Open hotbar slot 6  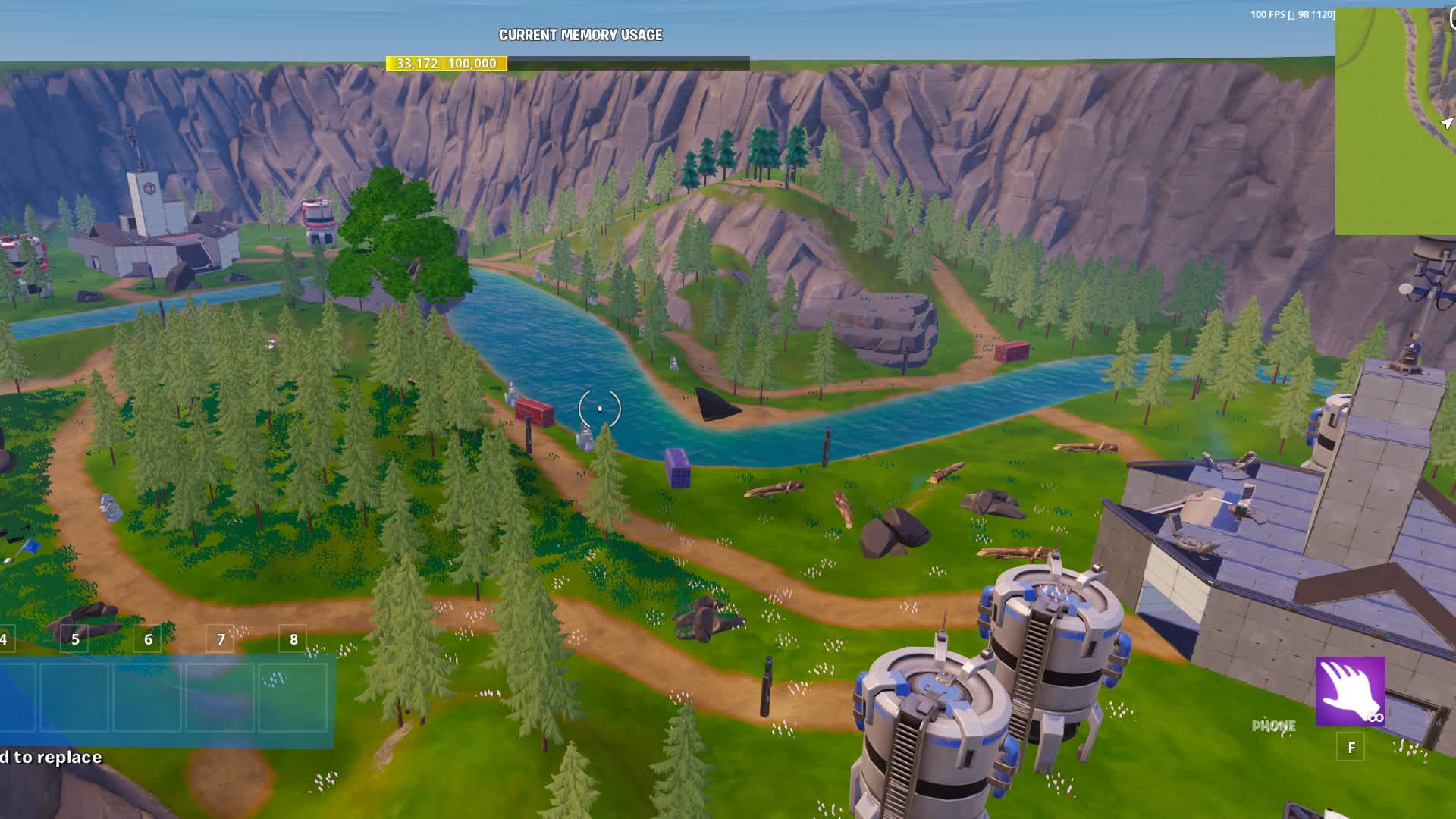pos(148,639)
